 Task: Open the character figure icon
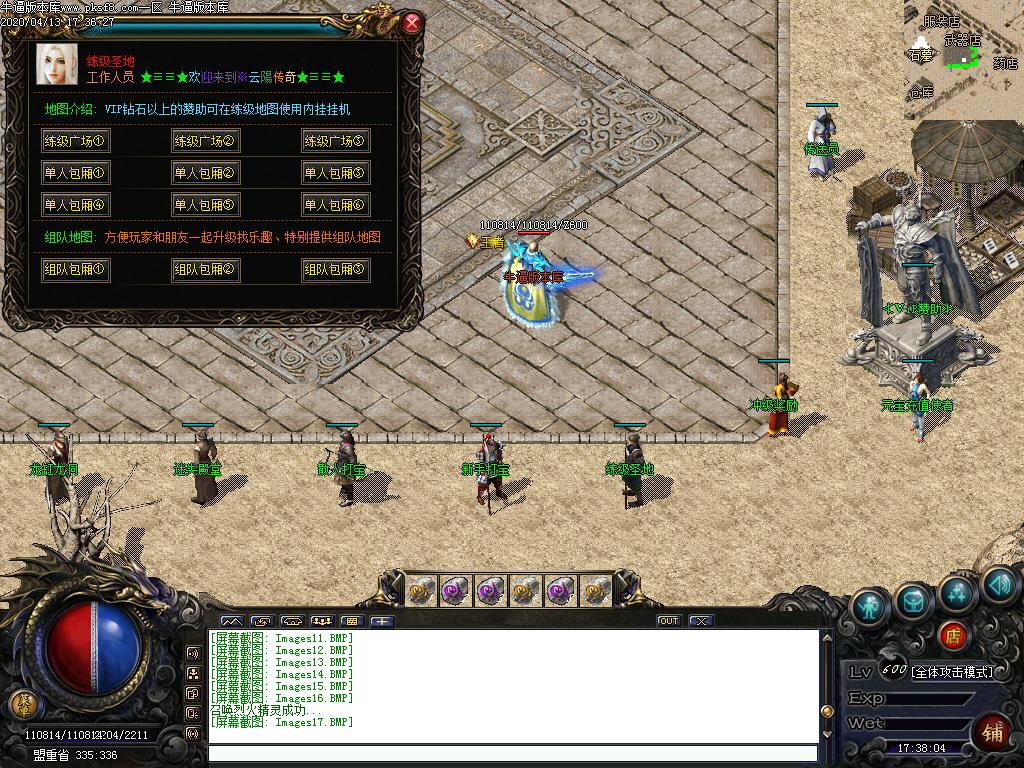tap(871, 606)
